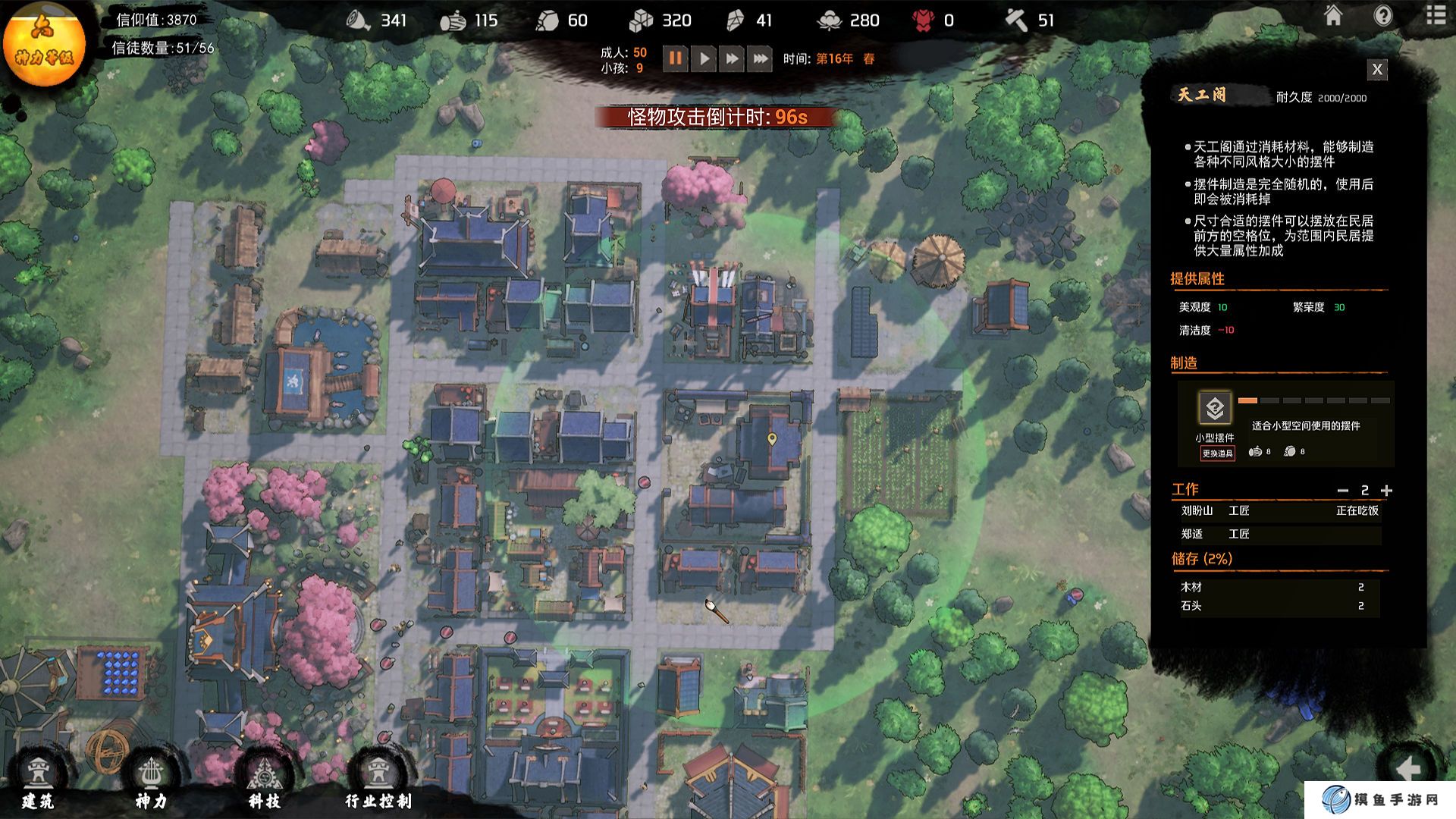
Task: Click the 更换道具 change item button
Action: pos(1217,453)
